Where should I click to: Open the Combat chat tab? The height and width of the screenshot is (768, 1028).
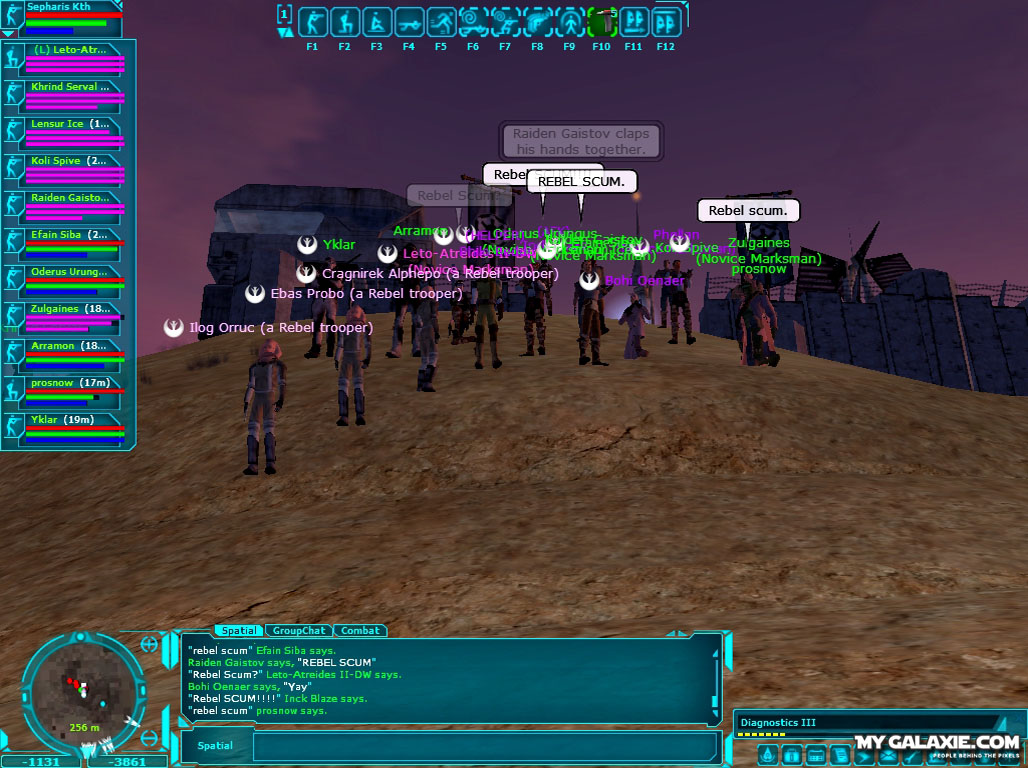(360, 631)
